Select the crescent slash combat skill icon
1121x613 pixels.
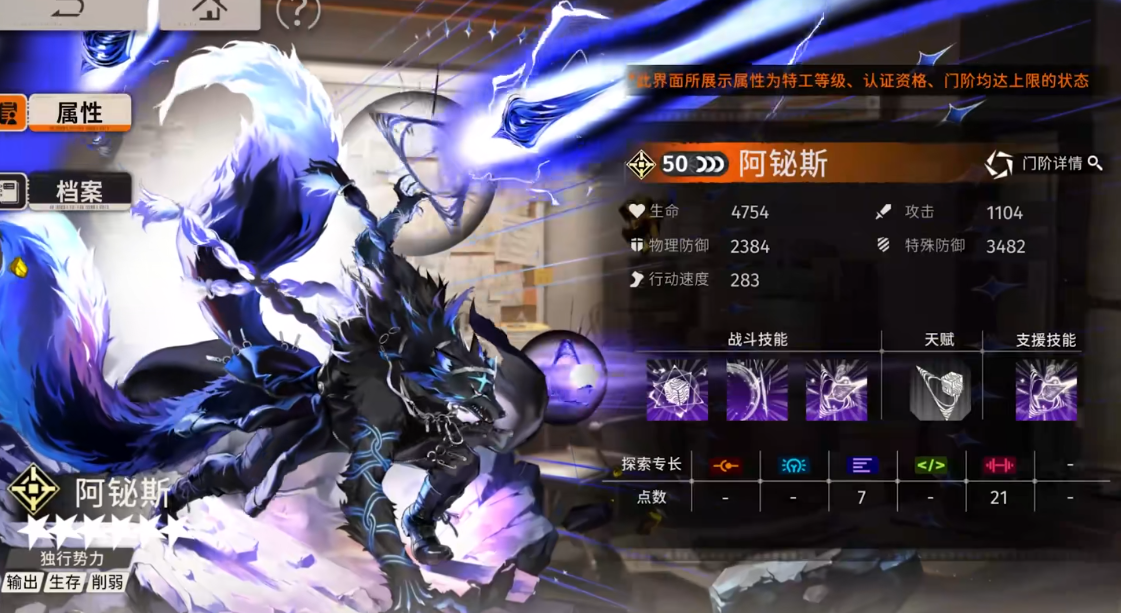point(756,390)
